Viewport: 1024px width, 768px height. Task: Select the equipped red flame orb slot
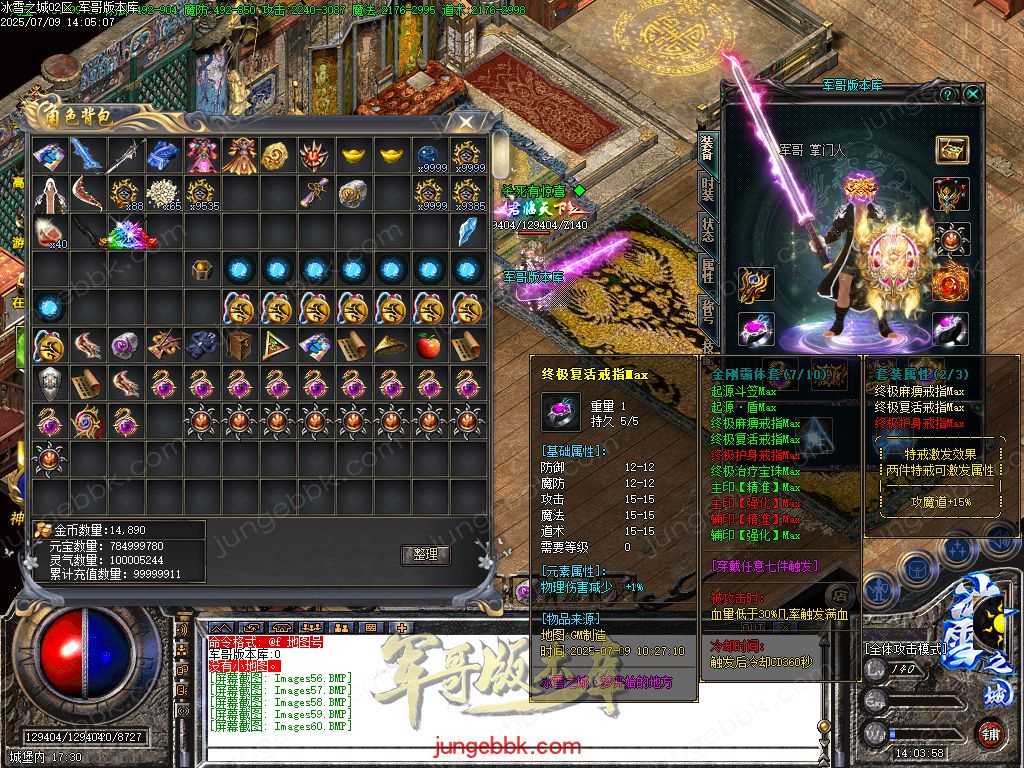951,284
